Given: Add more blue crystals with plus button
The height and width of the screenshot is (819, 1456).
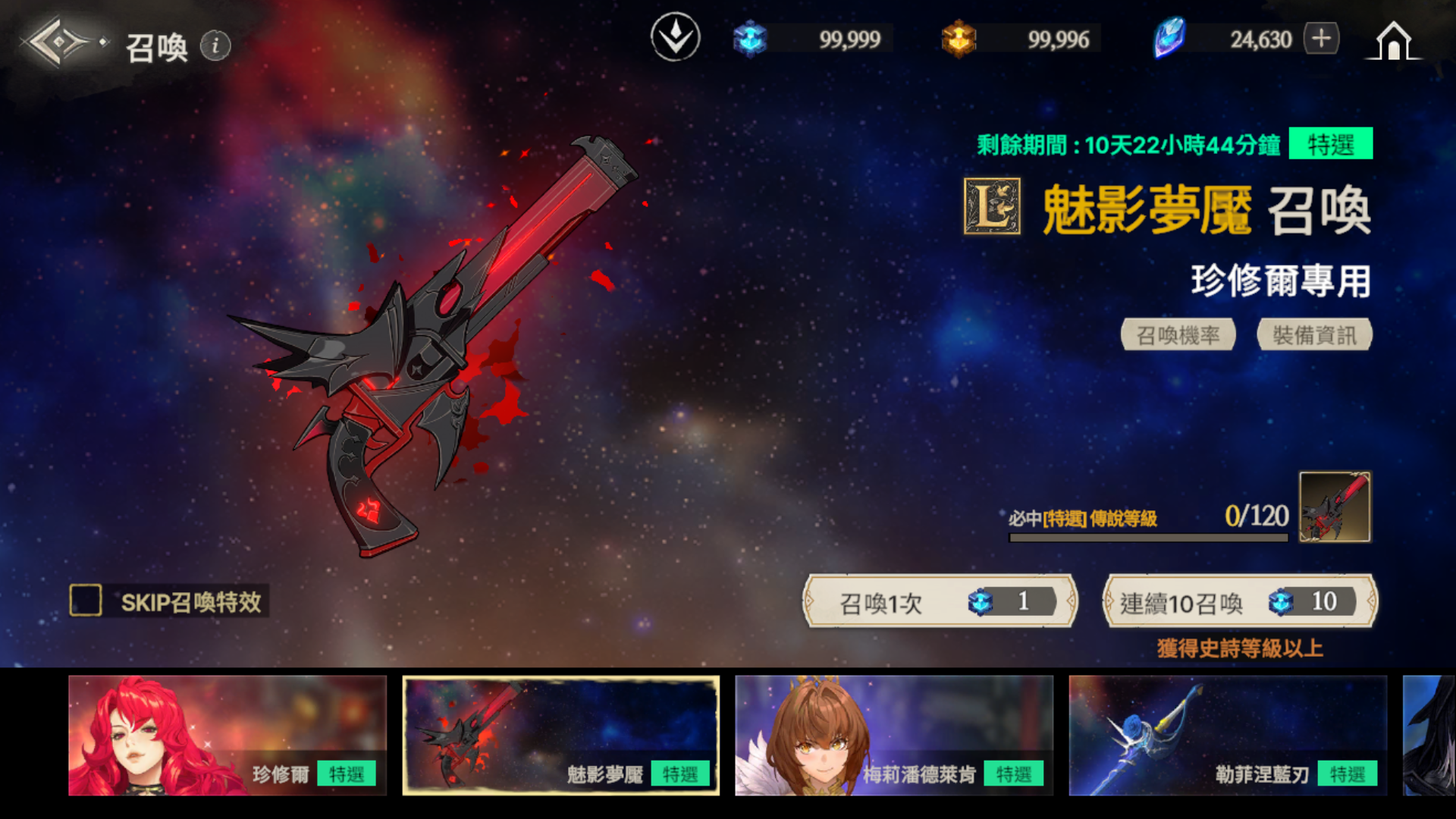Looking at the screenshot, I should pyautogui.click(x=1322, y=39).
